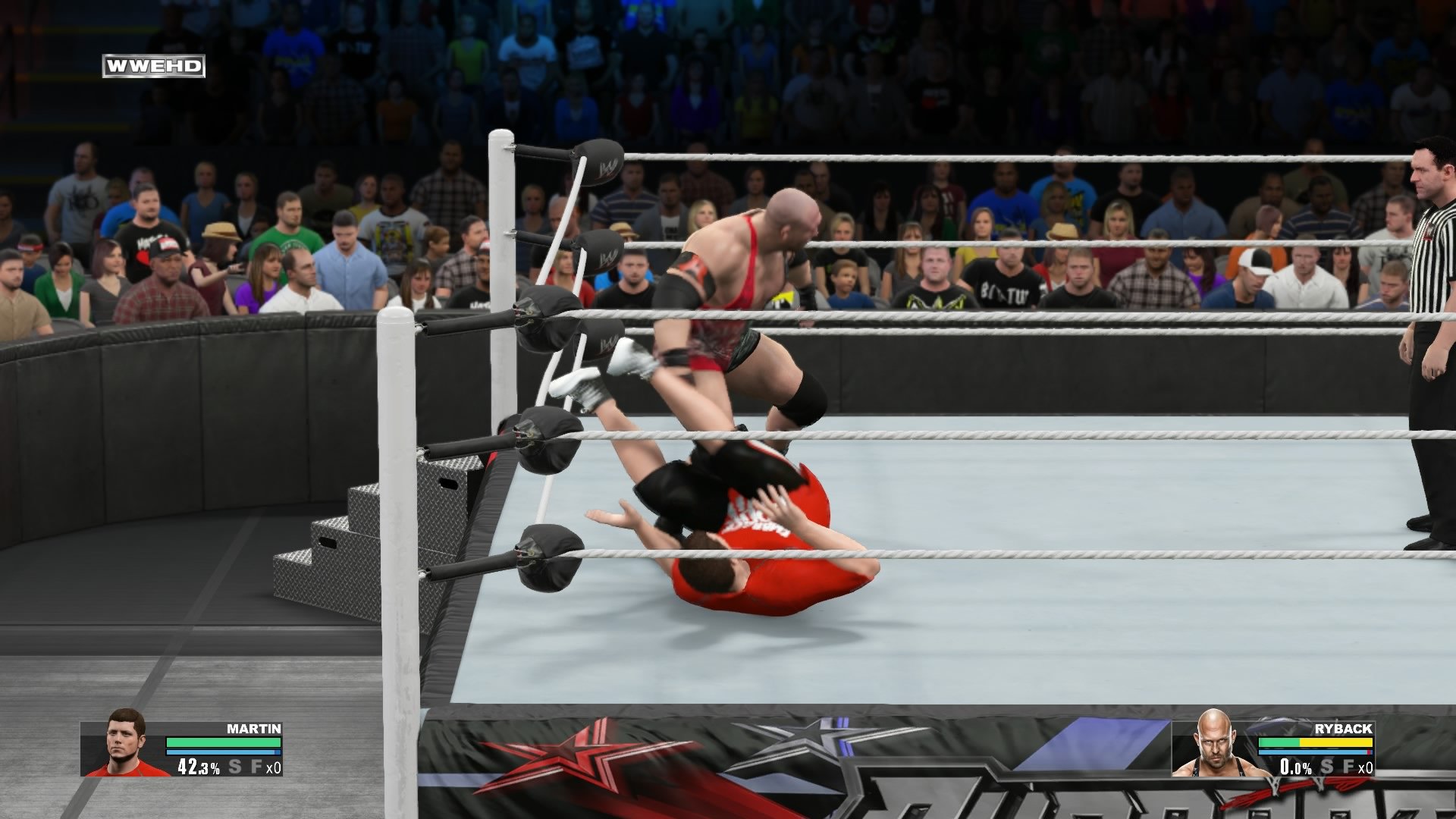The image size is (1456, 819).
Task: Click Ryback's 0.0% damage readout
Action: point(1296,767)
